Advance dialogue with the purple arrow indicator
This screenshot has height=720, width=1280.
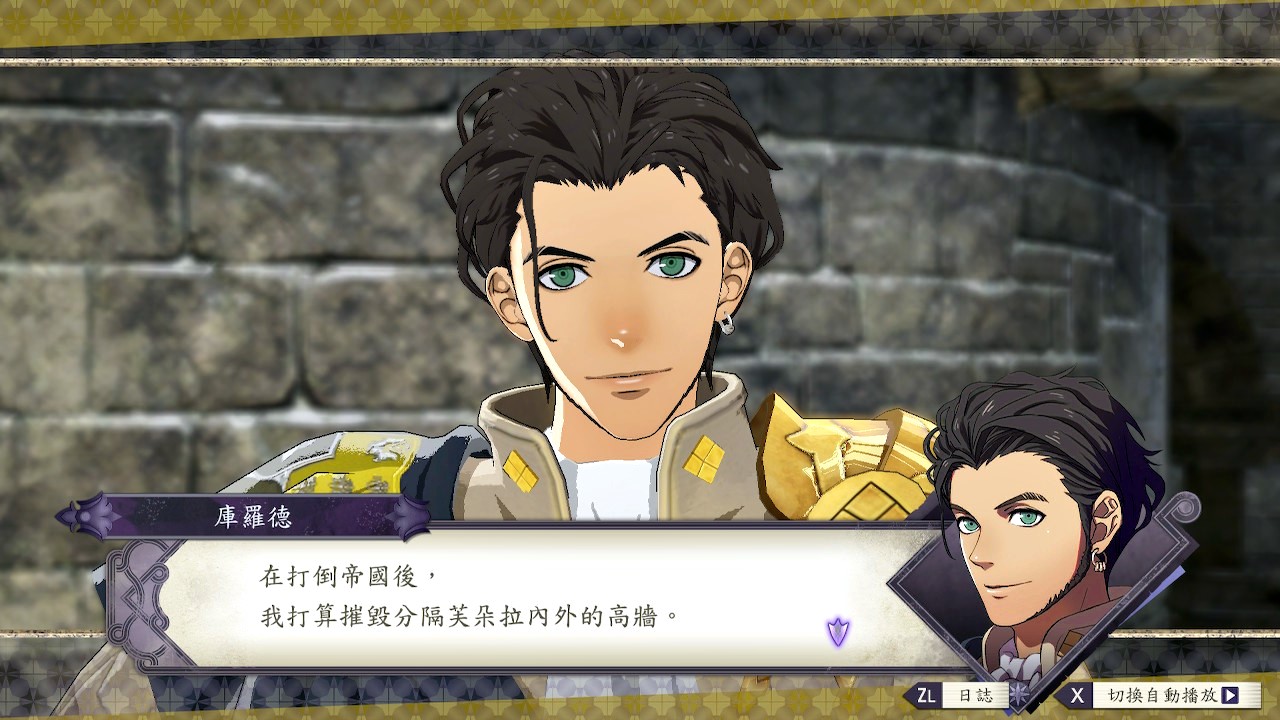838,632
